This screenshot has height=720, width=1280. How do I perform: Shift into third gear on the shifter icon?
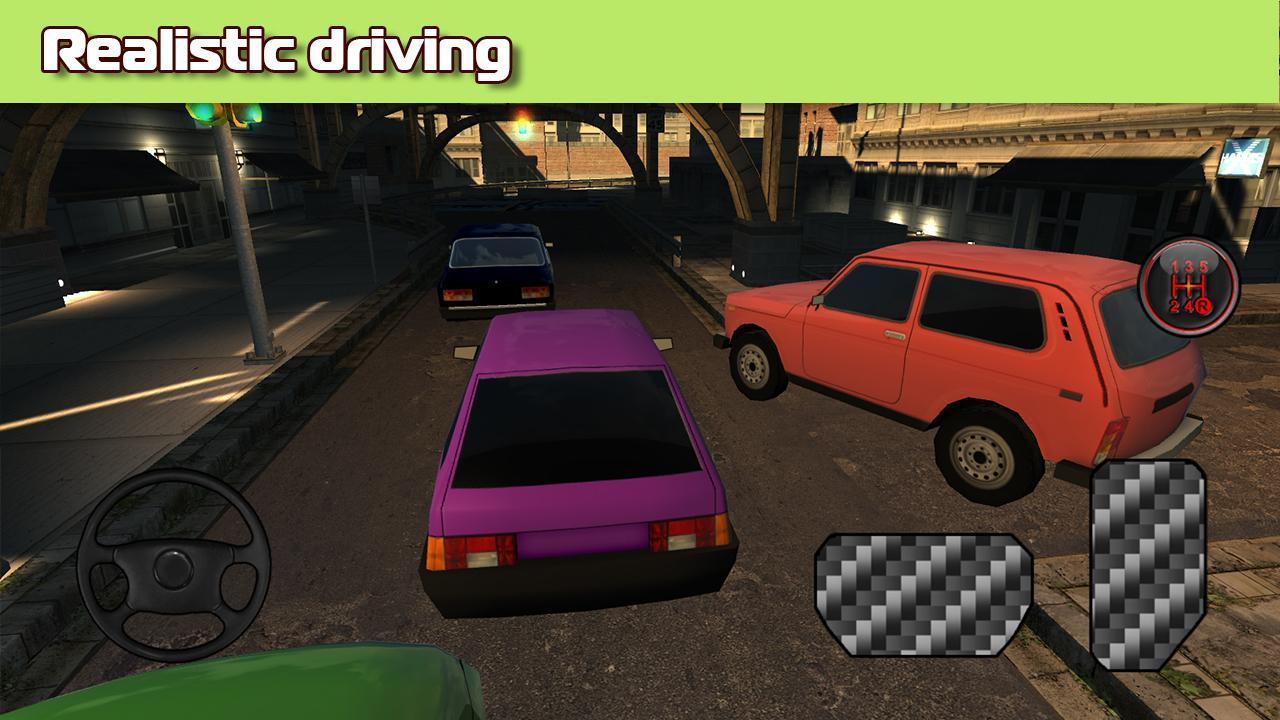pyautogui.click(x=1188, y=266)
